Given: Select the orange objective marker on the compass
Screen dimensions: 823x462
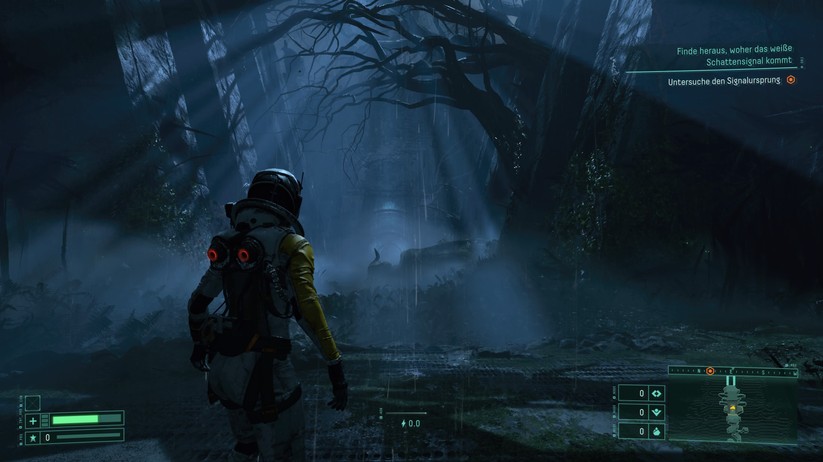Looking at the screenshot, I should [710, 371].
